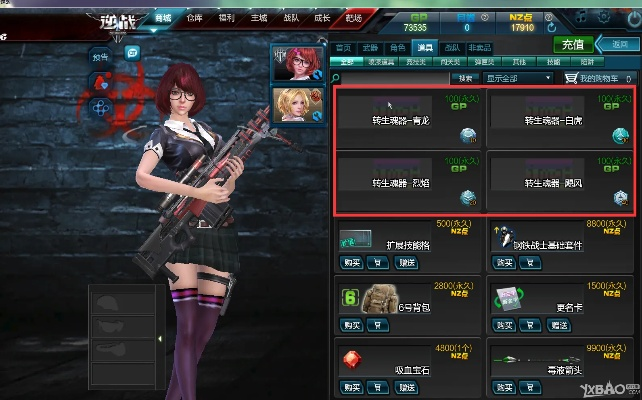Purchase the 吸血宝石 with 购买 button
The height and width of the screenshot is (400, 642).
coord(351,387)
